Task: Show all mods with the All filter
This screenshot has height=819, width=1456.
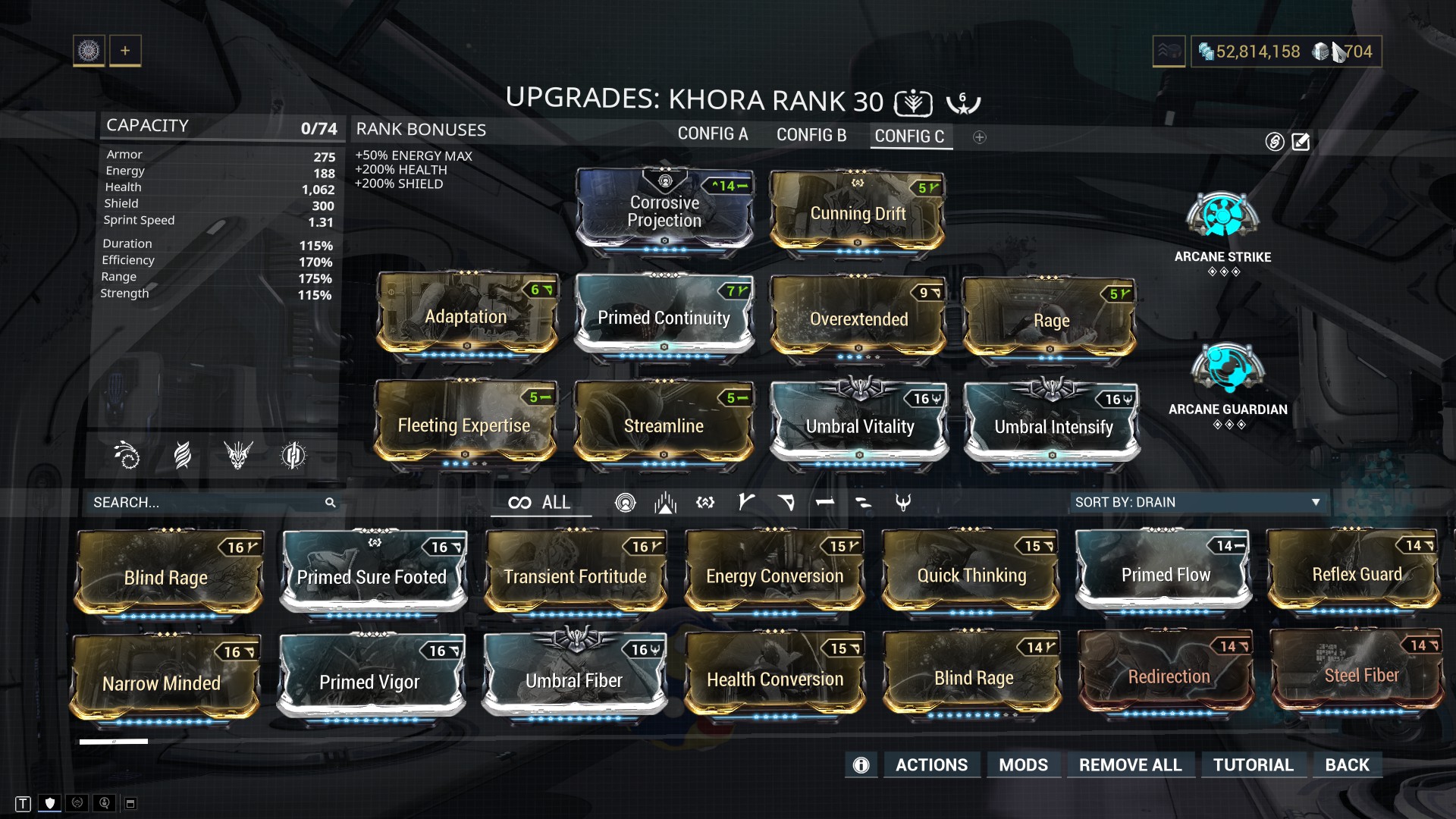Action: [540, 503]
